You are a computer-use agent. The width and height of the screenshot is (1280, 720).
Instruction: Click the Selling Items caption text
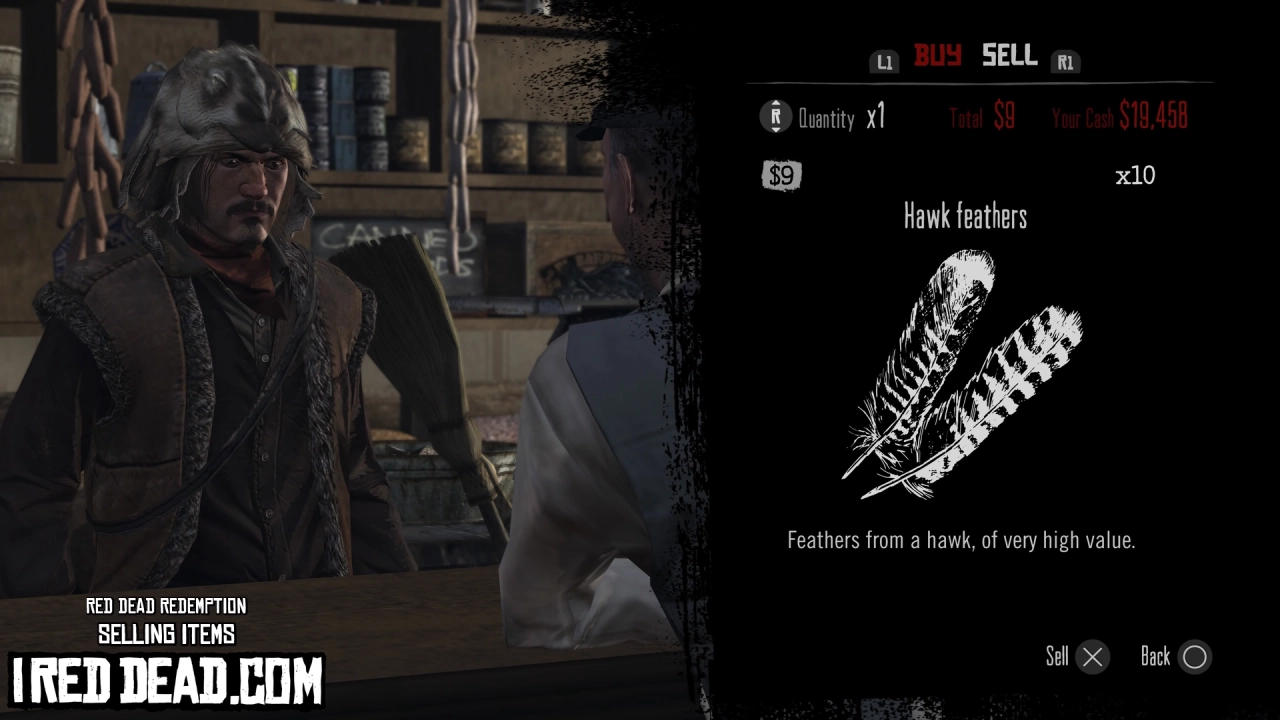(x=167, y=633)
